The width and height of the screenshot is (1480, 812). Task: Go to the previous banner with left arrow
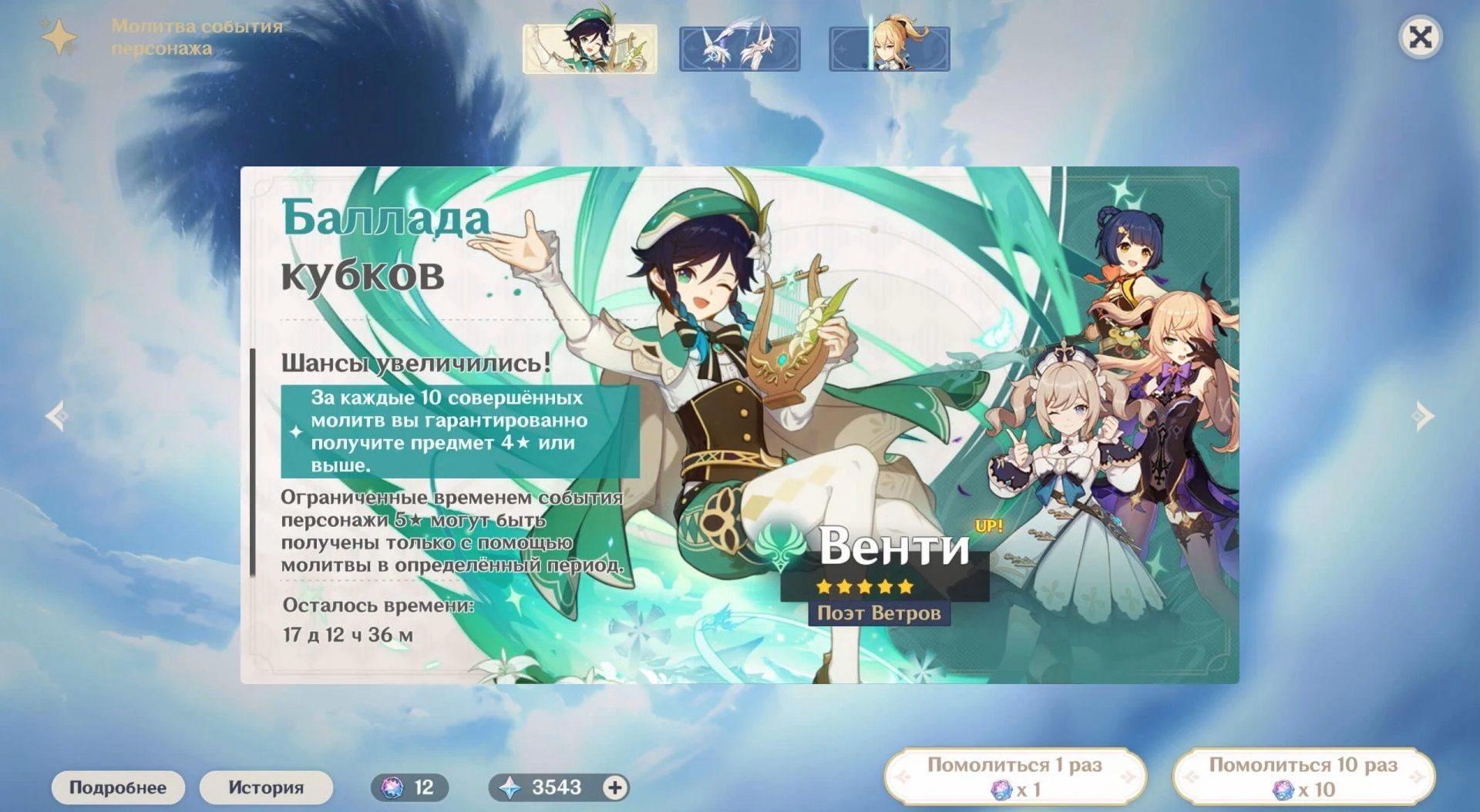coord(56,416)
